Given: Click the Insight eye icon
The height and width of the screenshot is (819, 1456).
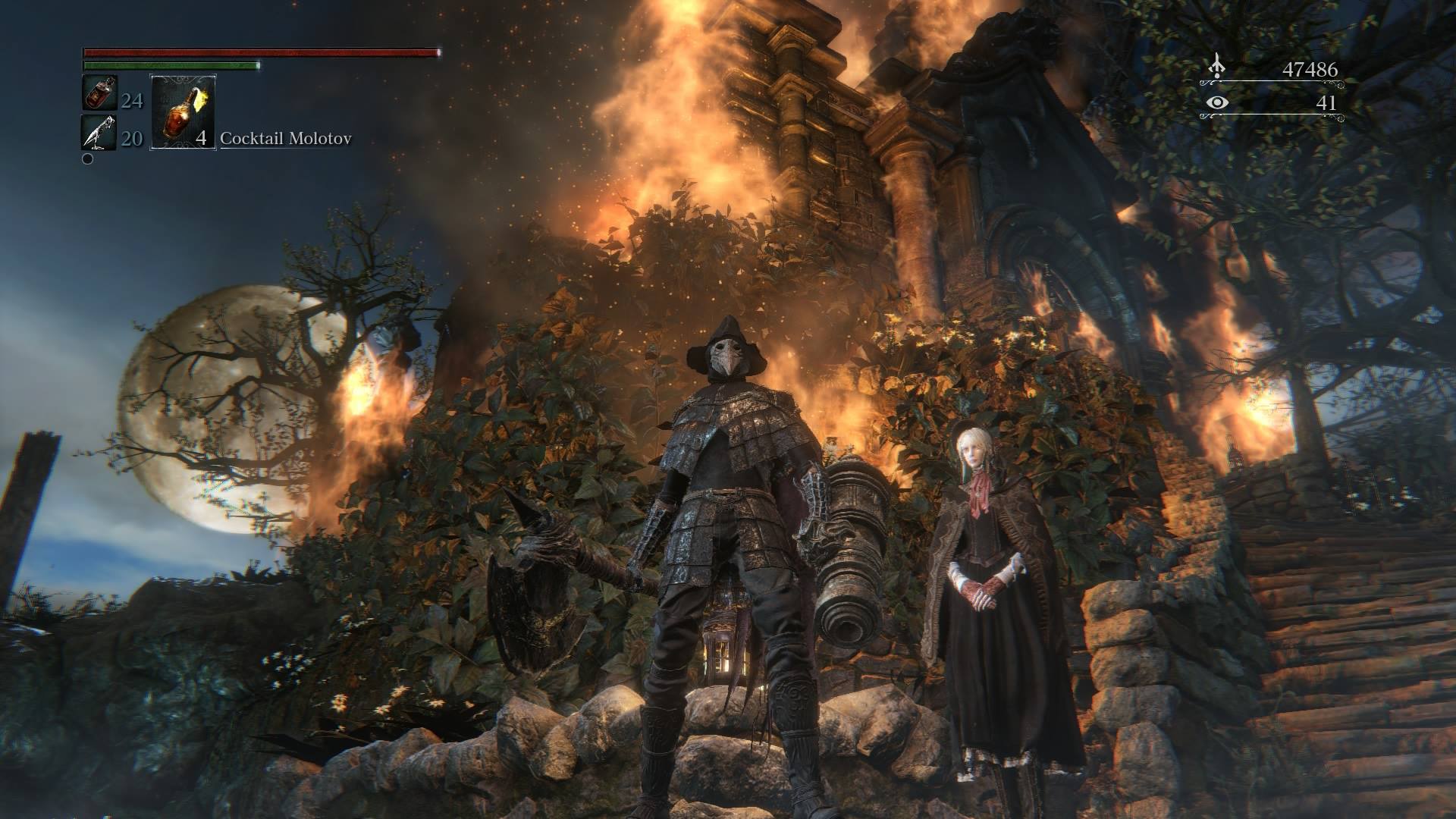Looking at the screenshot, I should click(1218, 102).
